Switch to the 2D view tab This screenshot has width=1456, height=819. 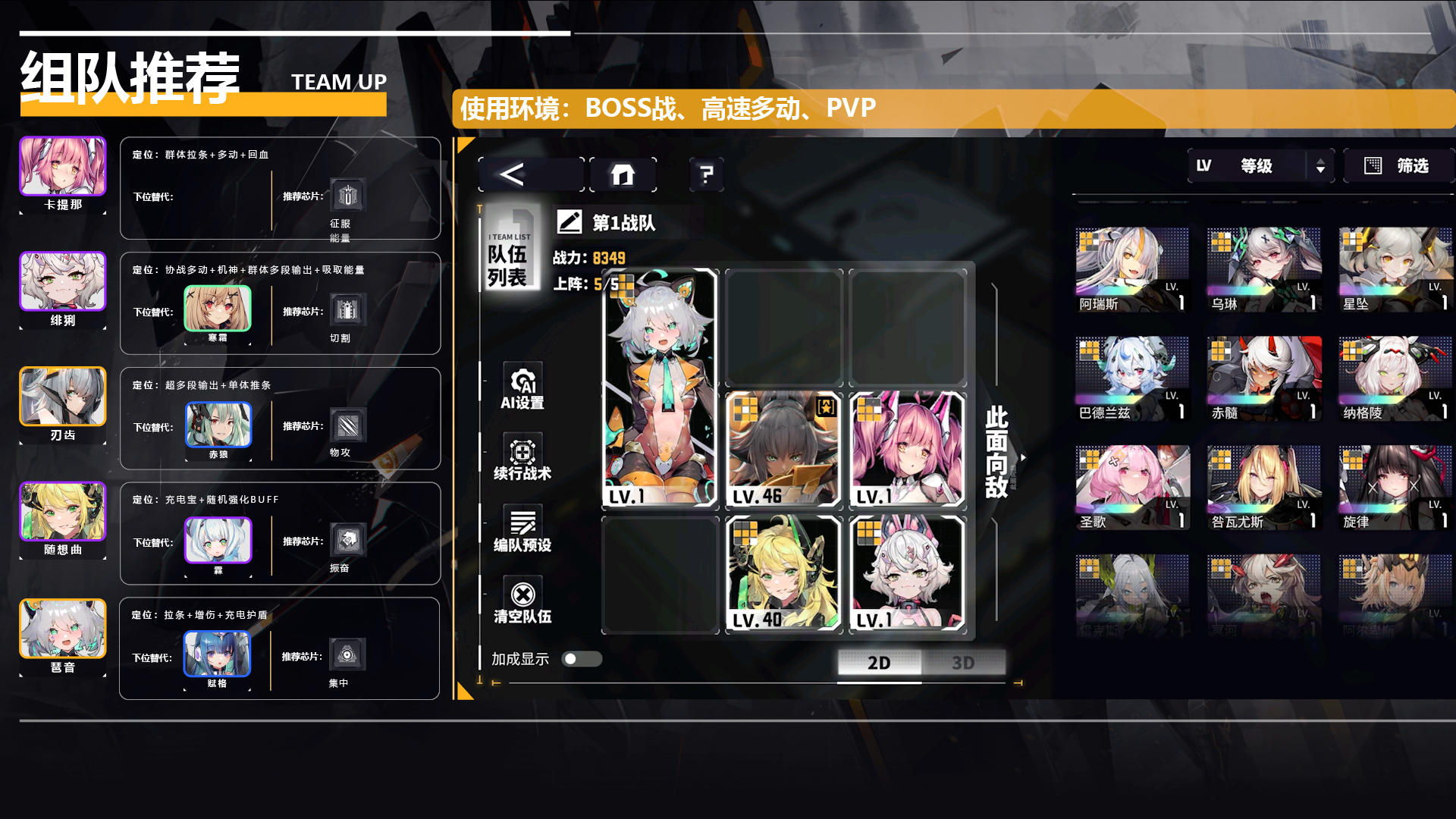coord(879,663)
